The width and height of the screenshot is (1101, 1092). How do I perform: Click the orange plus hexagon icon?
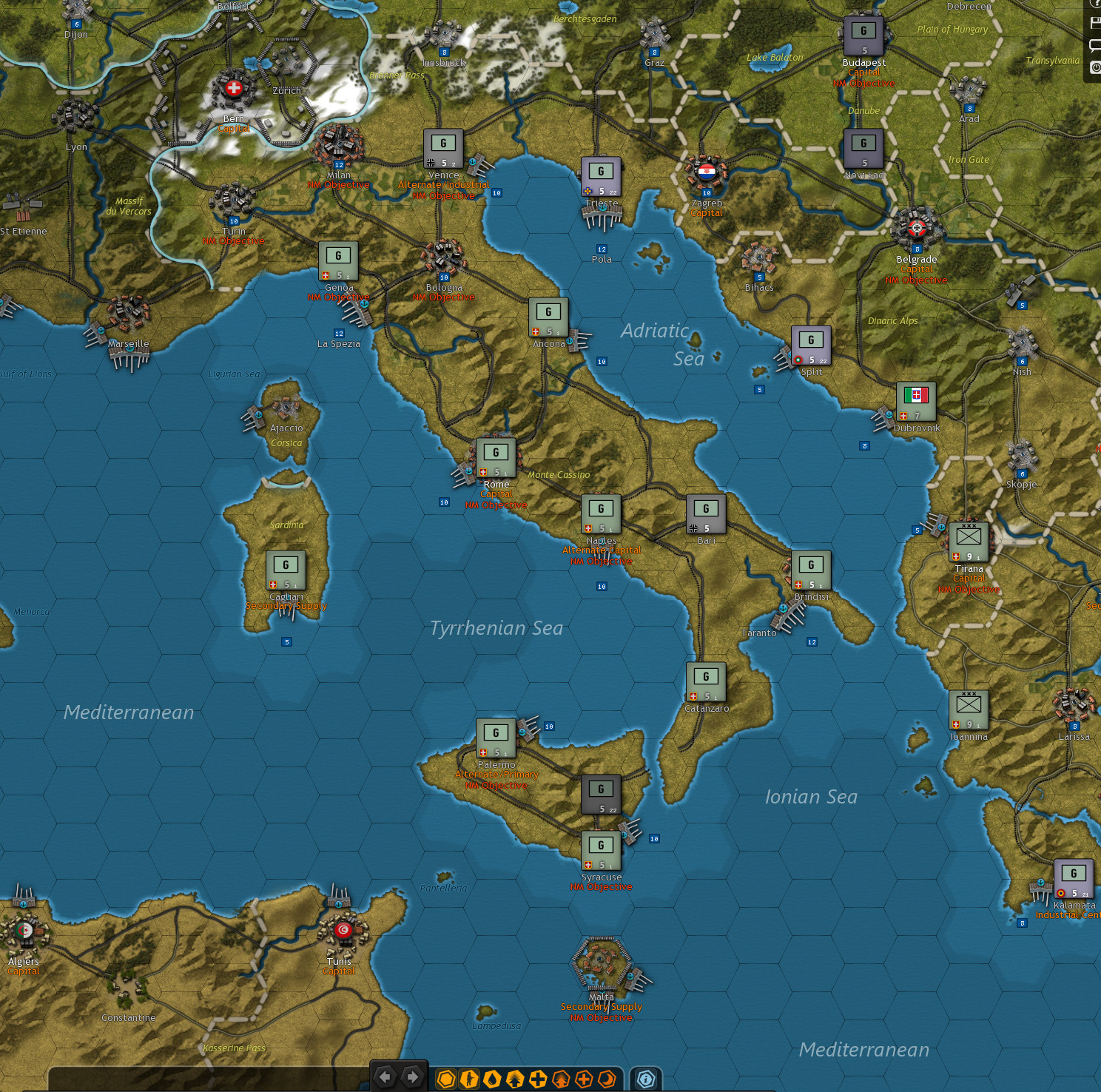(x=584, y=1079)
